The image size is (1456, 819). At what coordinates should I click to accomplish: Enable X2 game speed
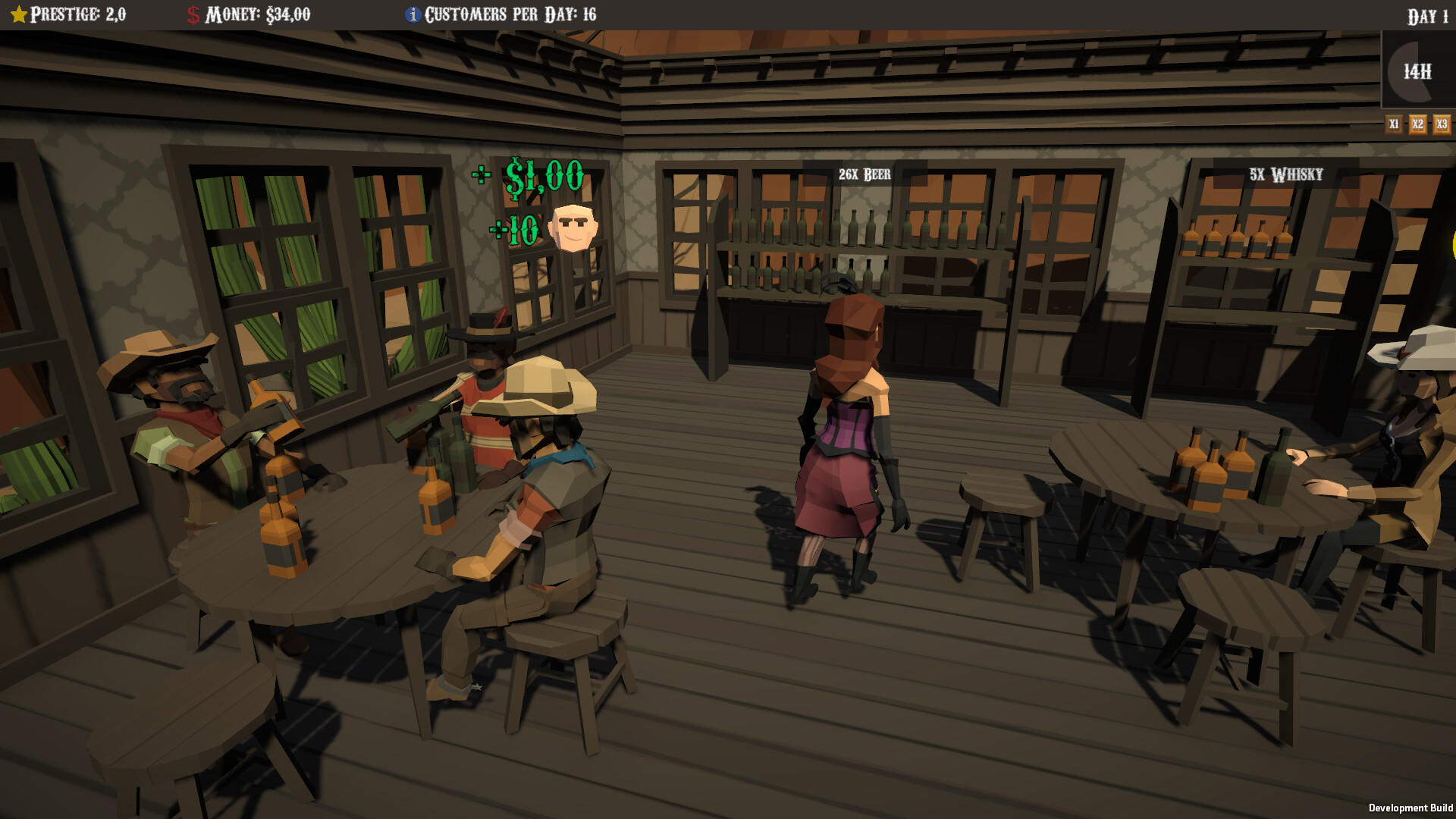pyautogui.click(x=1417, y=123)
